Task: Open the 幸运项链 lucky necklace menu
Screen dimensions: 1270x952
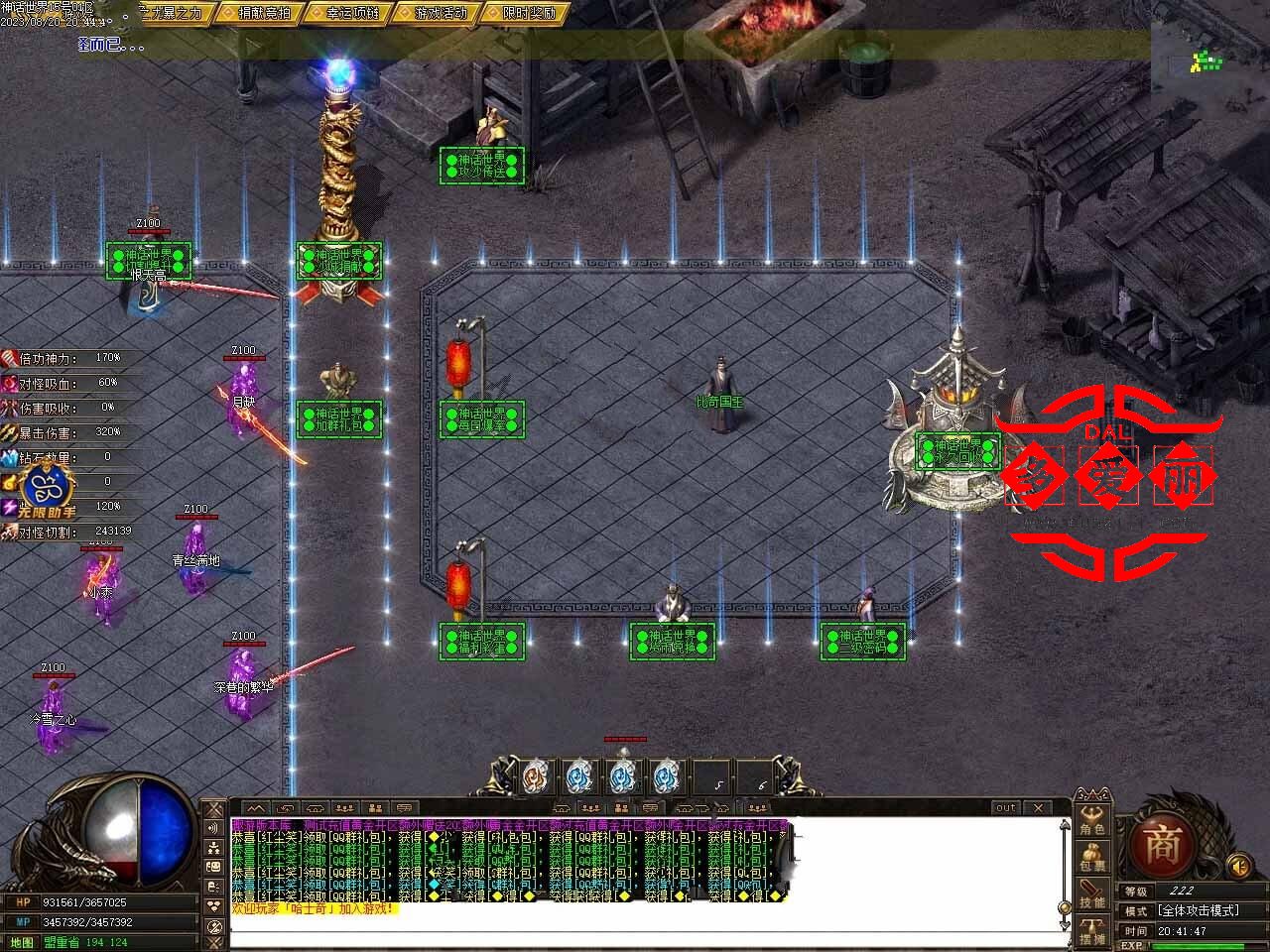Action: pos(352,13)
